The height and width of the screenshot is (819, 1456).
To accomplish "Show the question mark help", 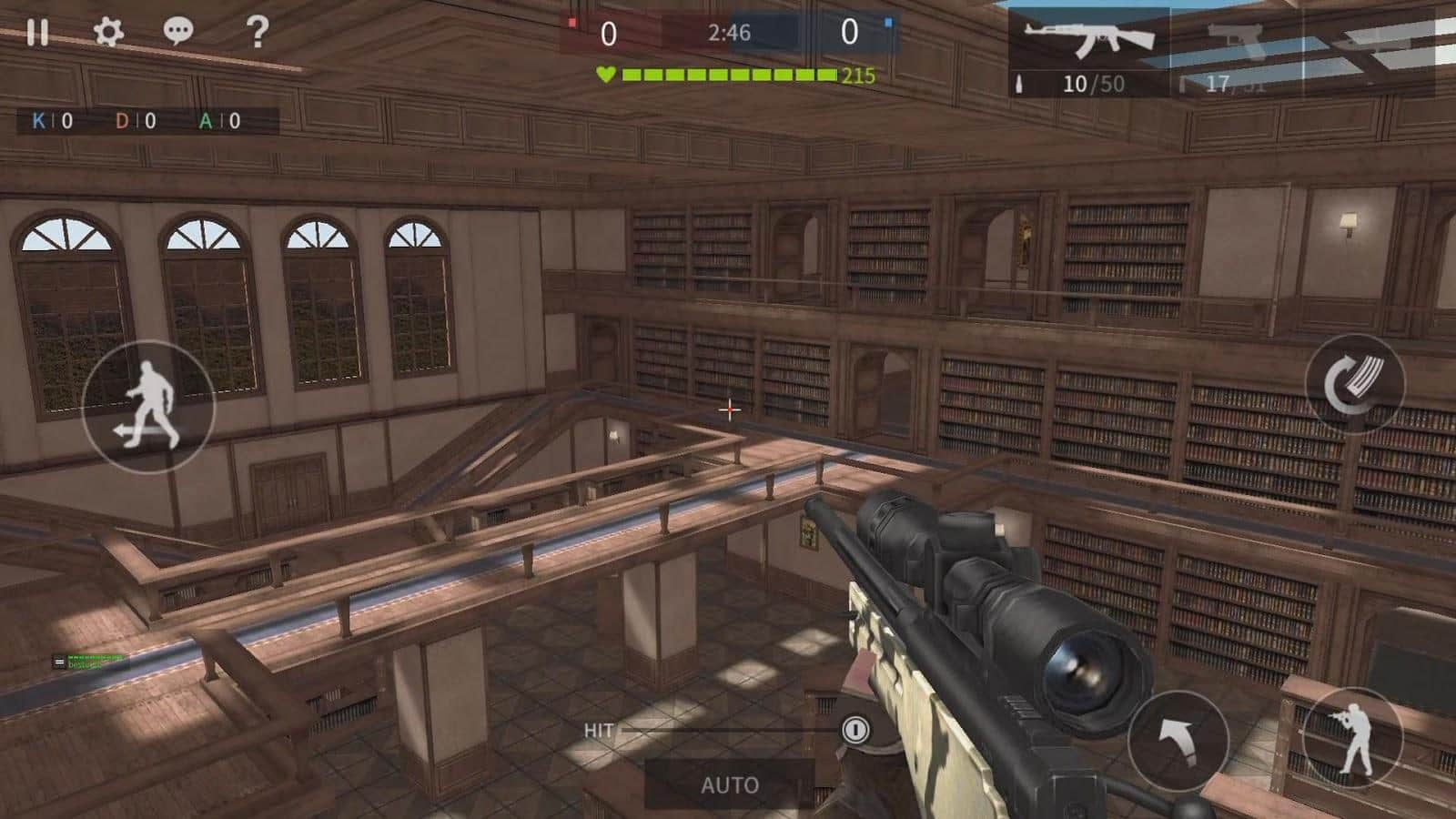I will click(258, 33).
